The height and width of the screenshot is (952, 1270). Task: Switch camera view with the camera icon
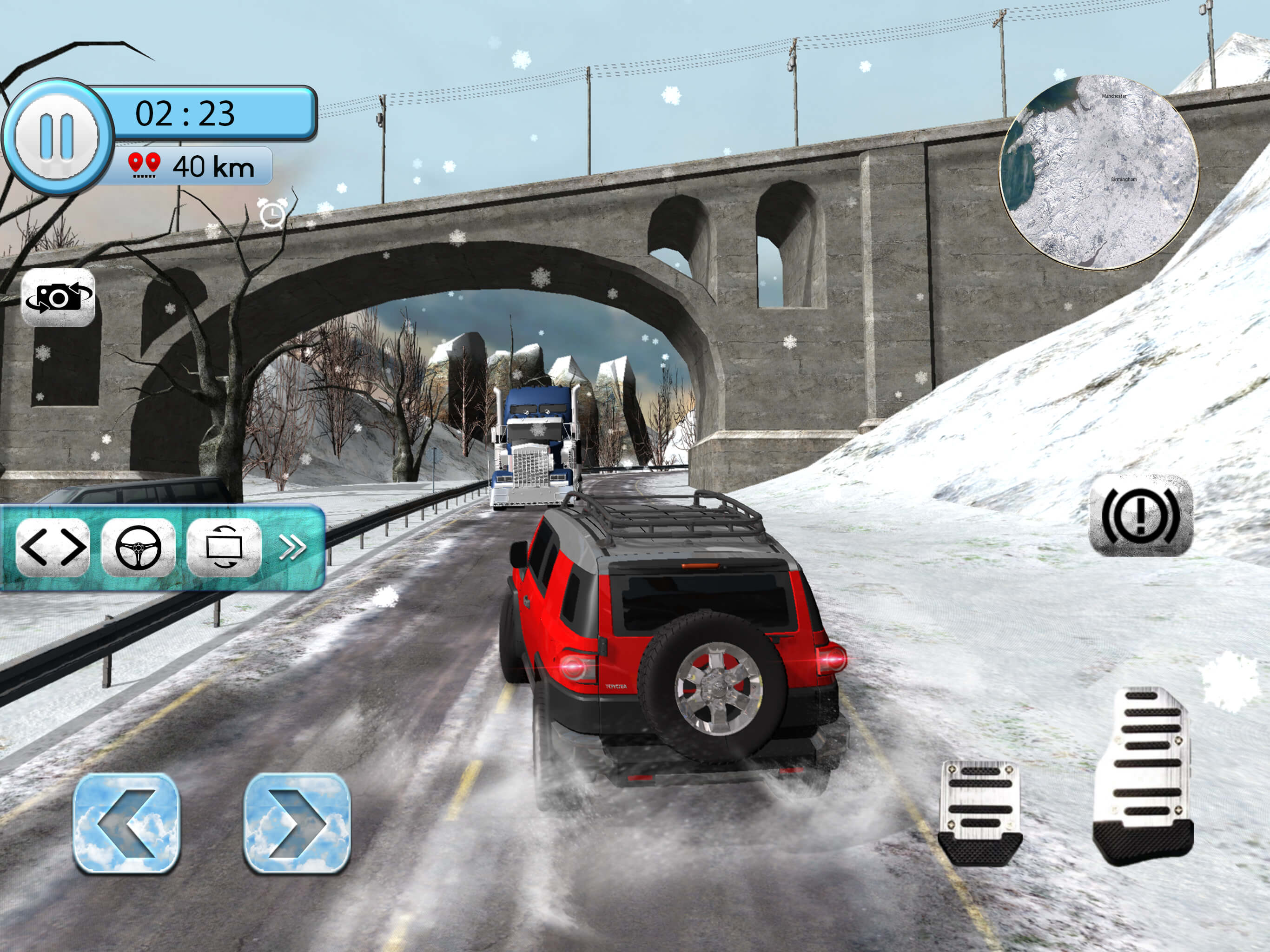(58, 297)
